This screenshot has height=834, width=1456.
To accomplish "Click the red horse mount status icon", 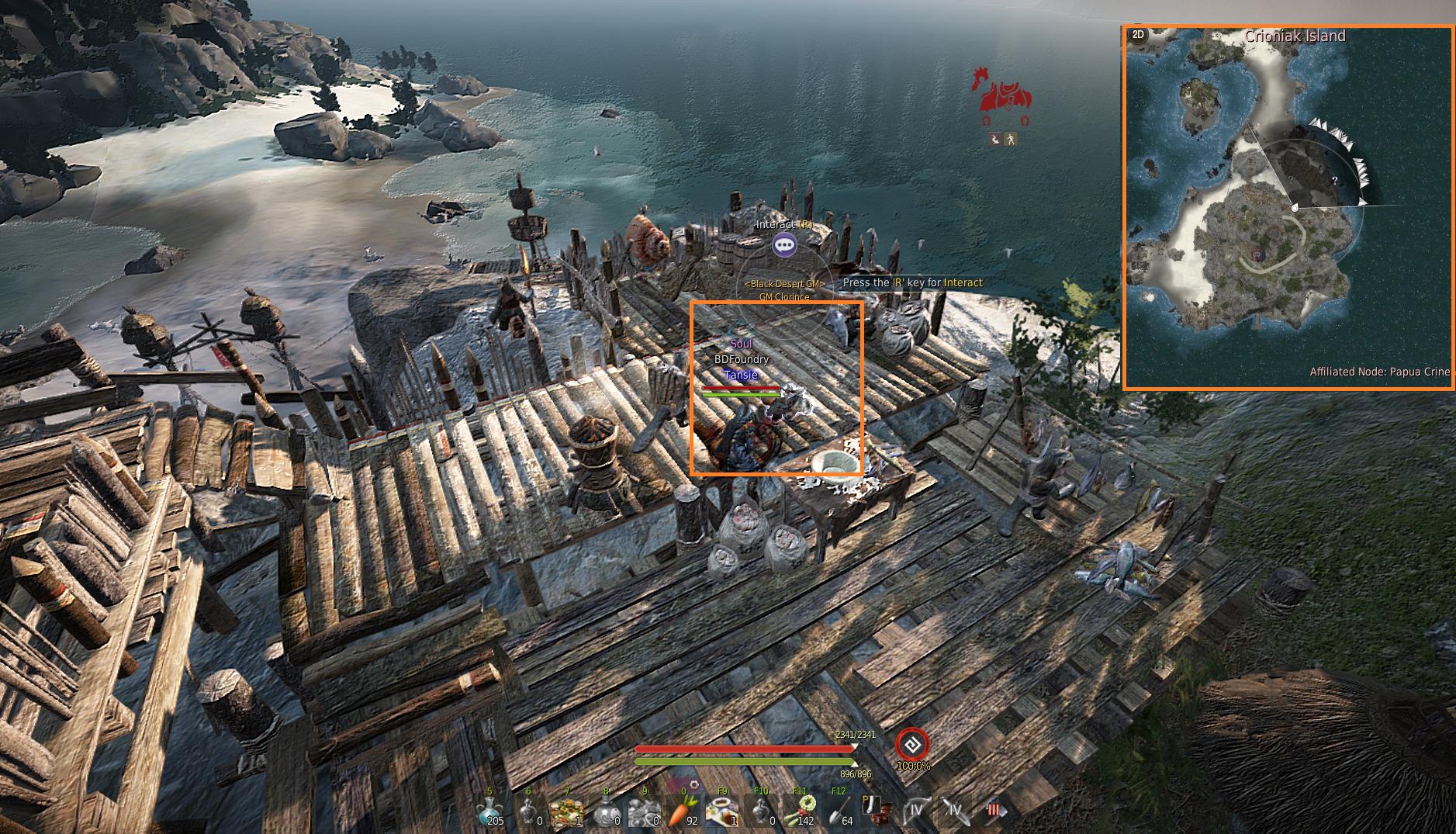I will [x=1004, y=93].
